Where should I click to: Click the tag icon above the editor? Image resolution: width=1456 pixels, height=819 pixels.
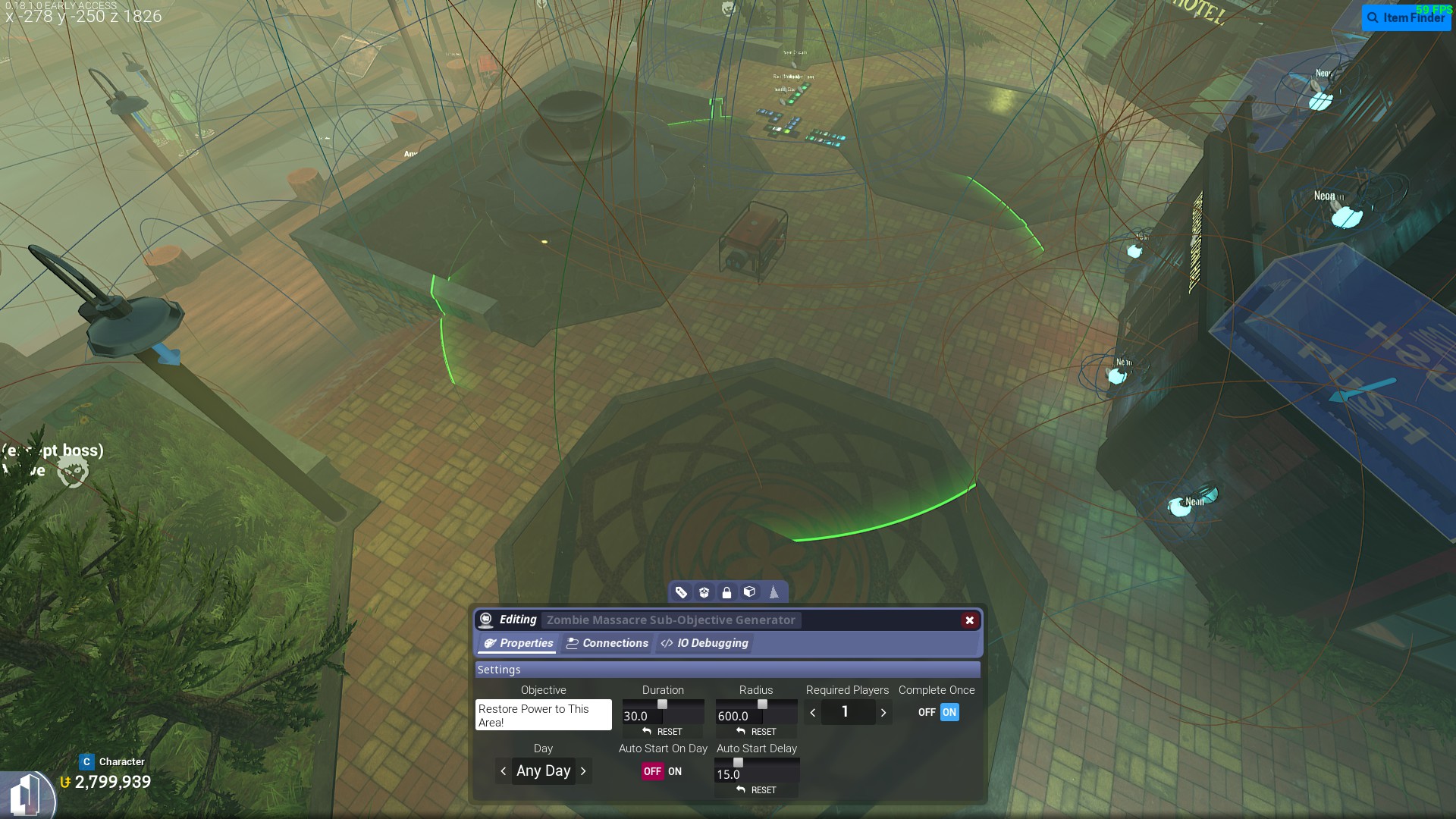pos(681,592)
